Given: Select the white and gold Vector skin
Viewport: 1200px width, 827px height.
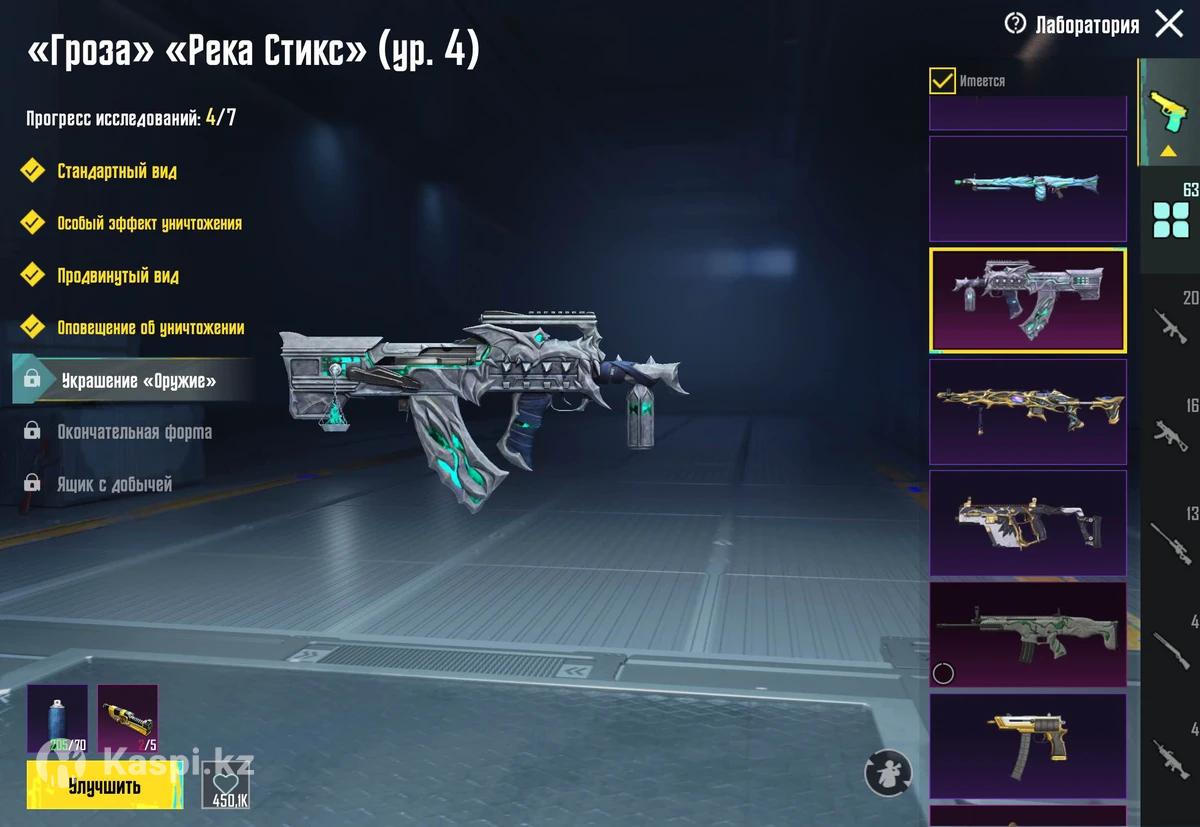Looking at the screenshot, I should tap(1027, 522).
